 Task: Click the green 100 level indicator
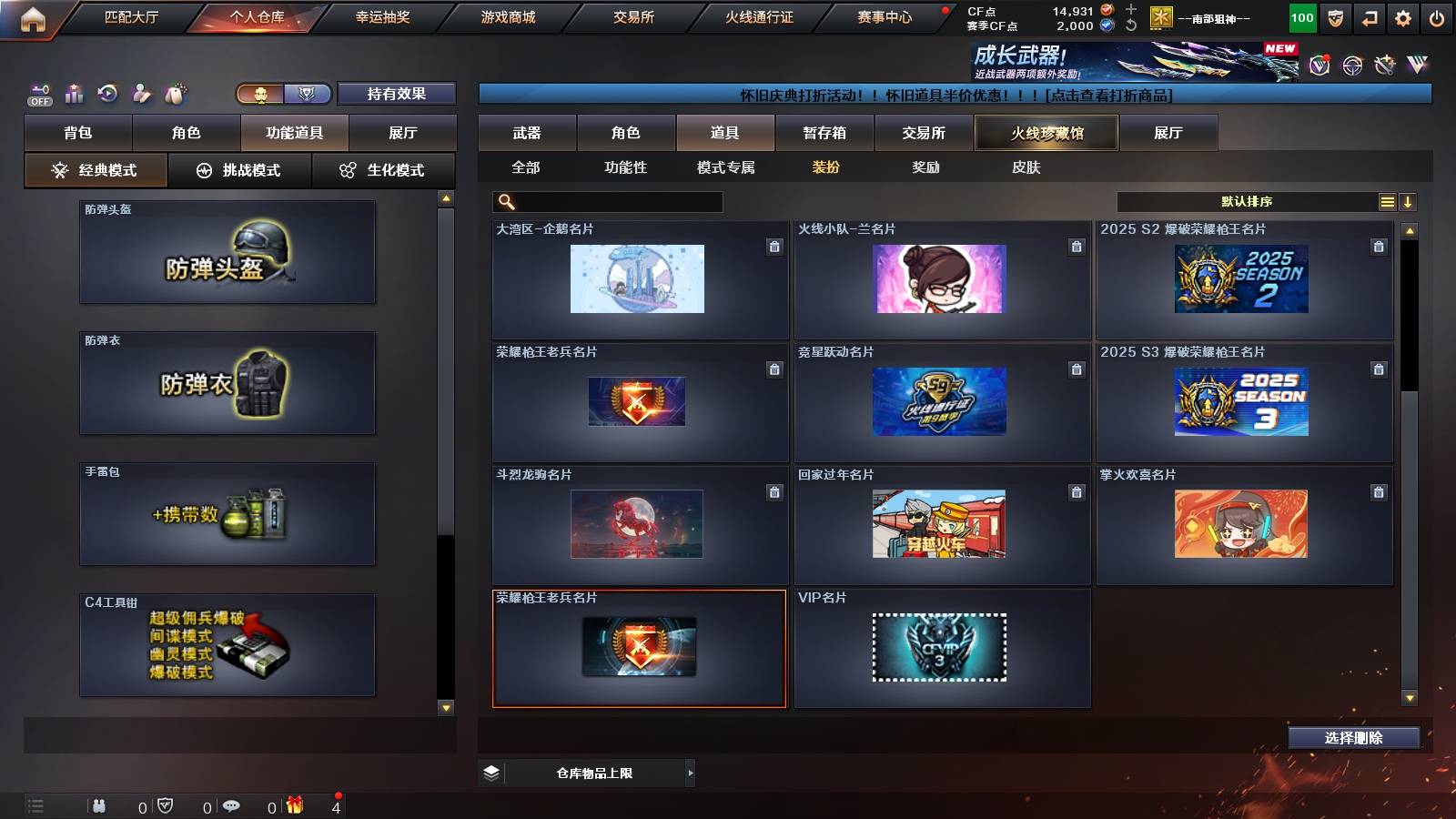[x=1301, y=15]
